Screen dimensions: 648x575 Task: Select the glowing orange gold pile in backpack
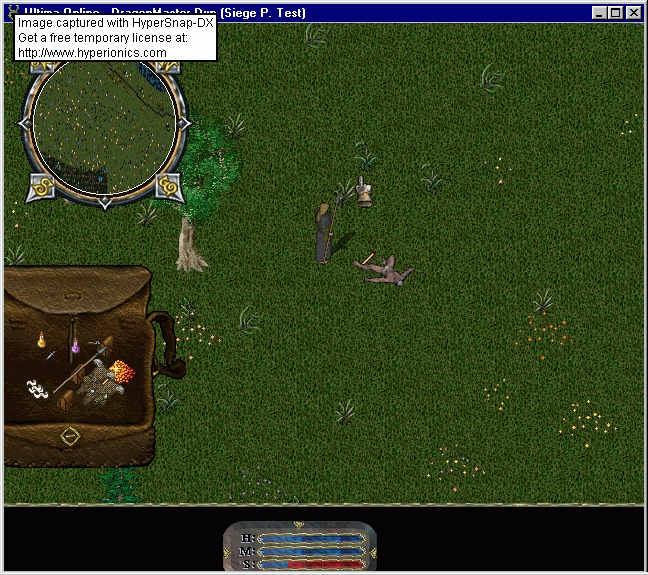tap(122, 372)
